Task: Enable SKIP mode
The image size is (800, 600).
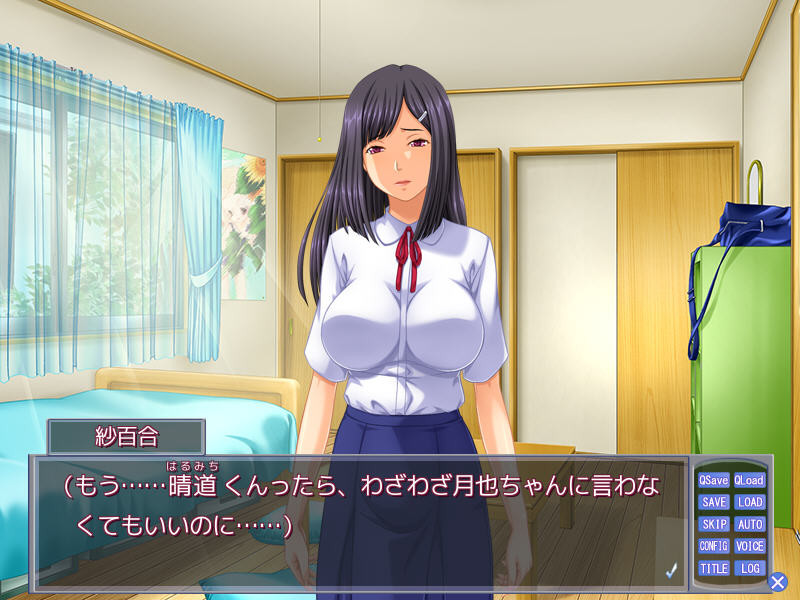Action: click(714, 524)
